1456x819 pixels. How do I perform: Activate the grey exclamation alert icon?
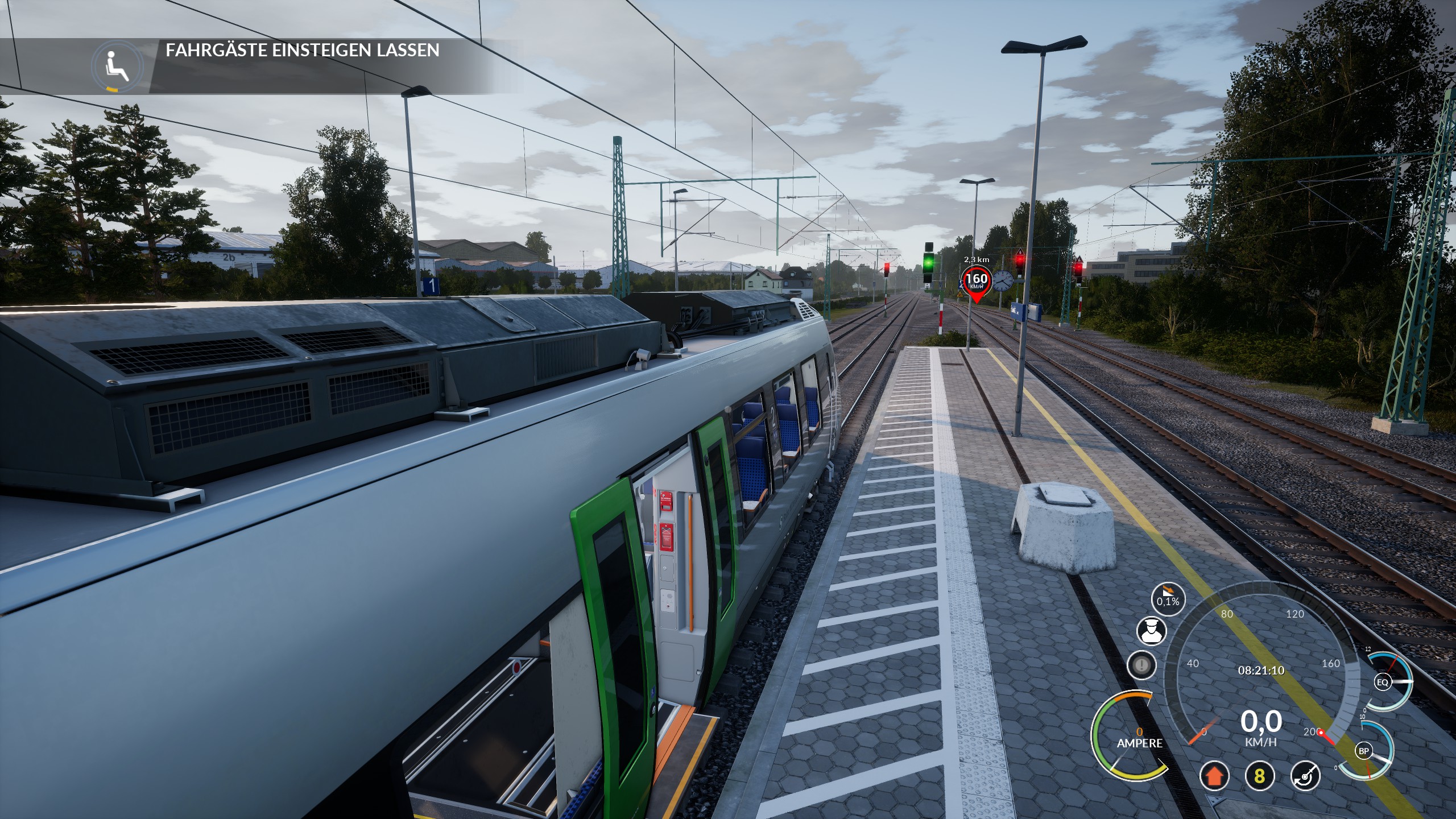1141,665
